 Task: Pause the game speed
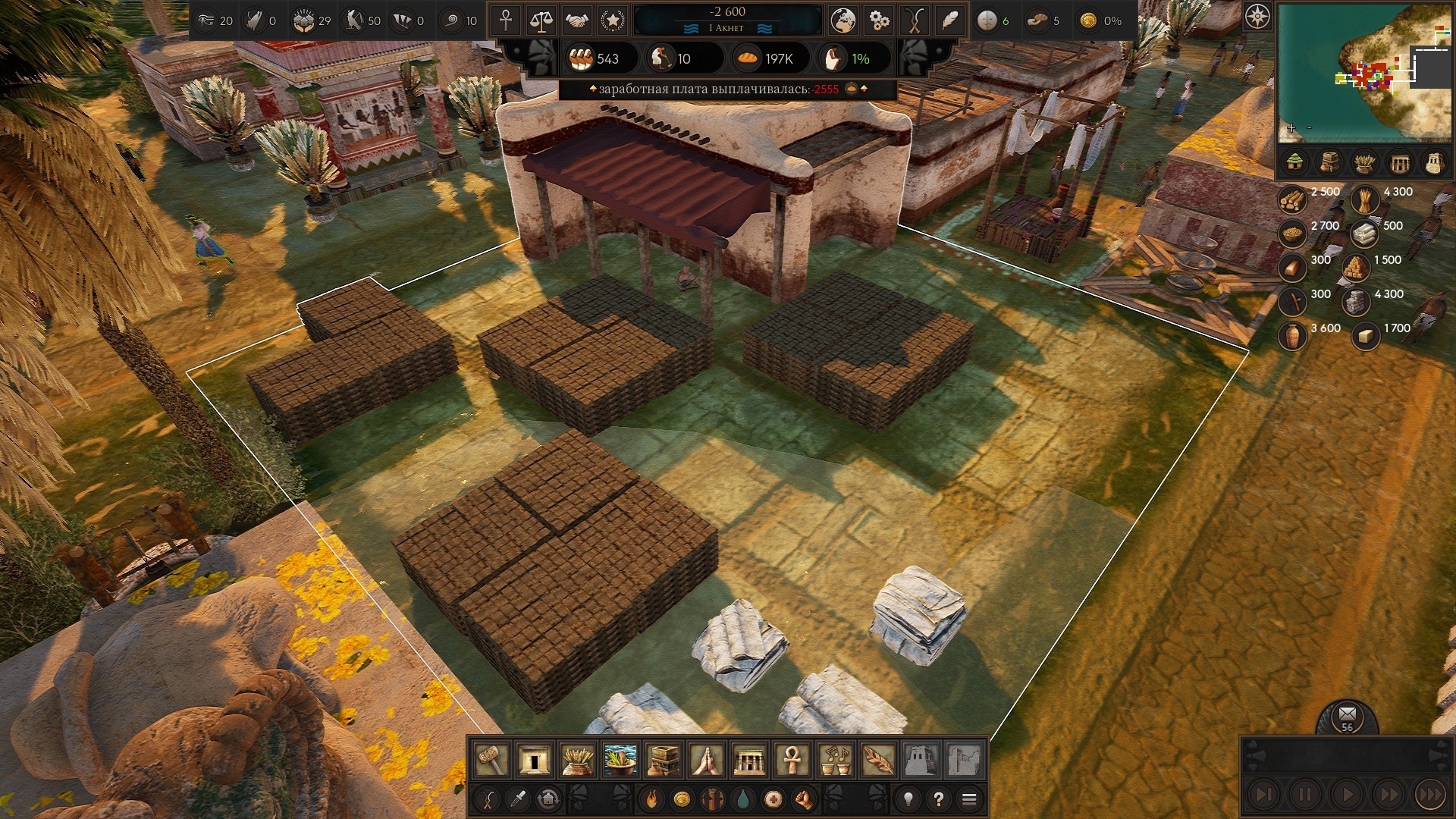pyautogui.click(x=1305, y=795)
